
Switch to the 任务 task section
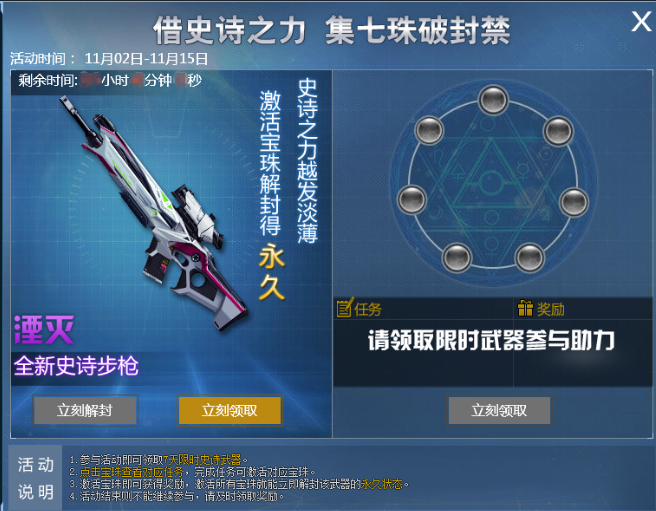360,309
